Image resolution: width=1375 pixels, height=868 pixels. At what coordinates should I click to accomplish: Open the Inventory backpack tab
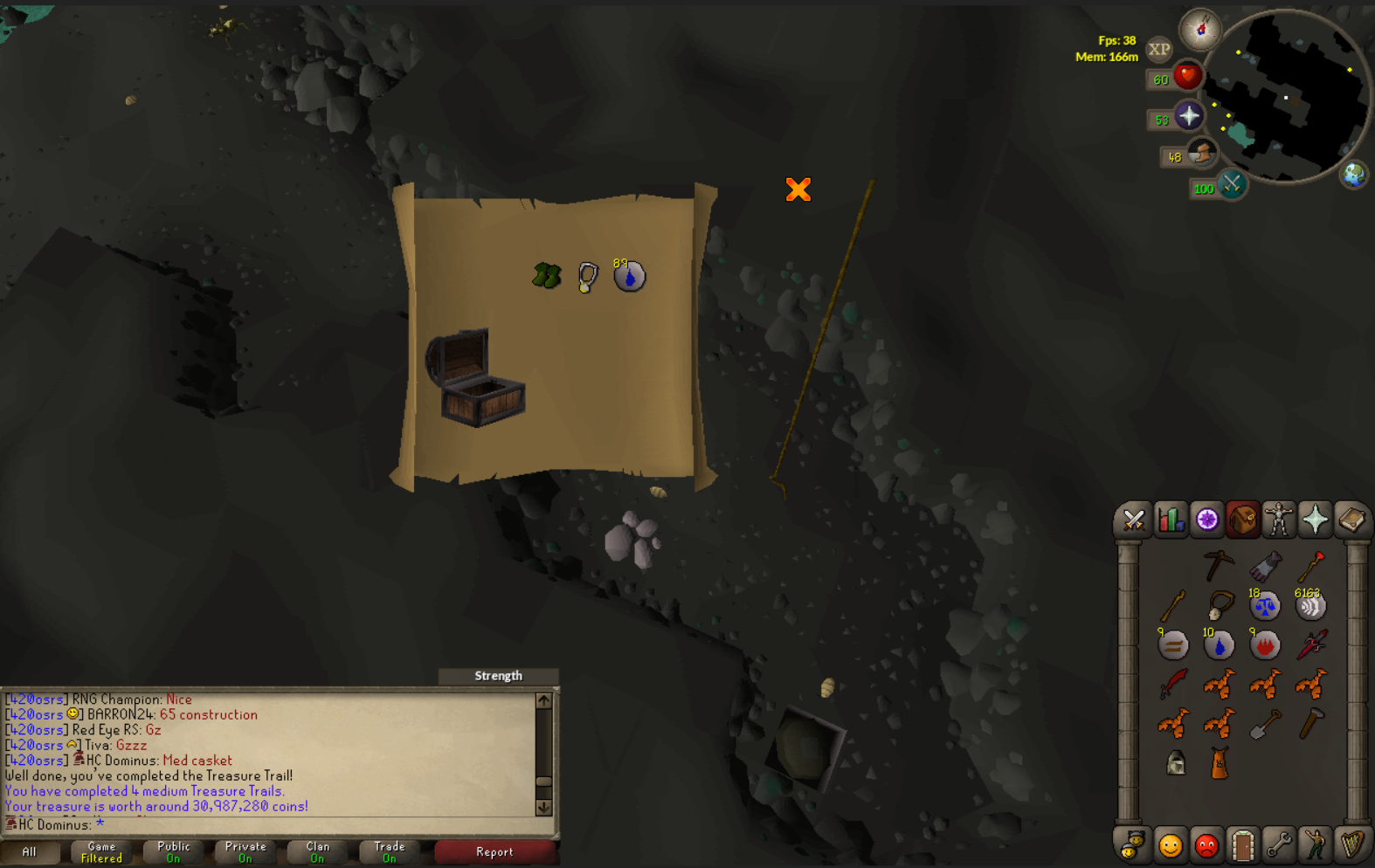click(x=1242, y=520)
